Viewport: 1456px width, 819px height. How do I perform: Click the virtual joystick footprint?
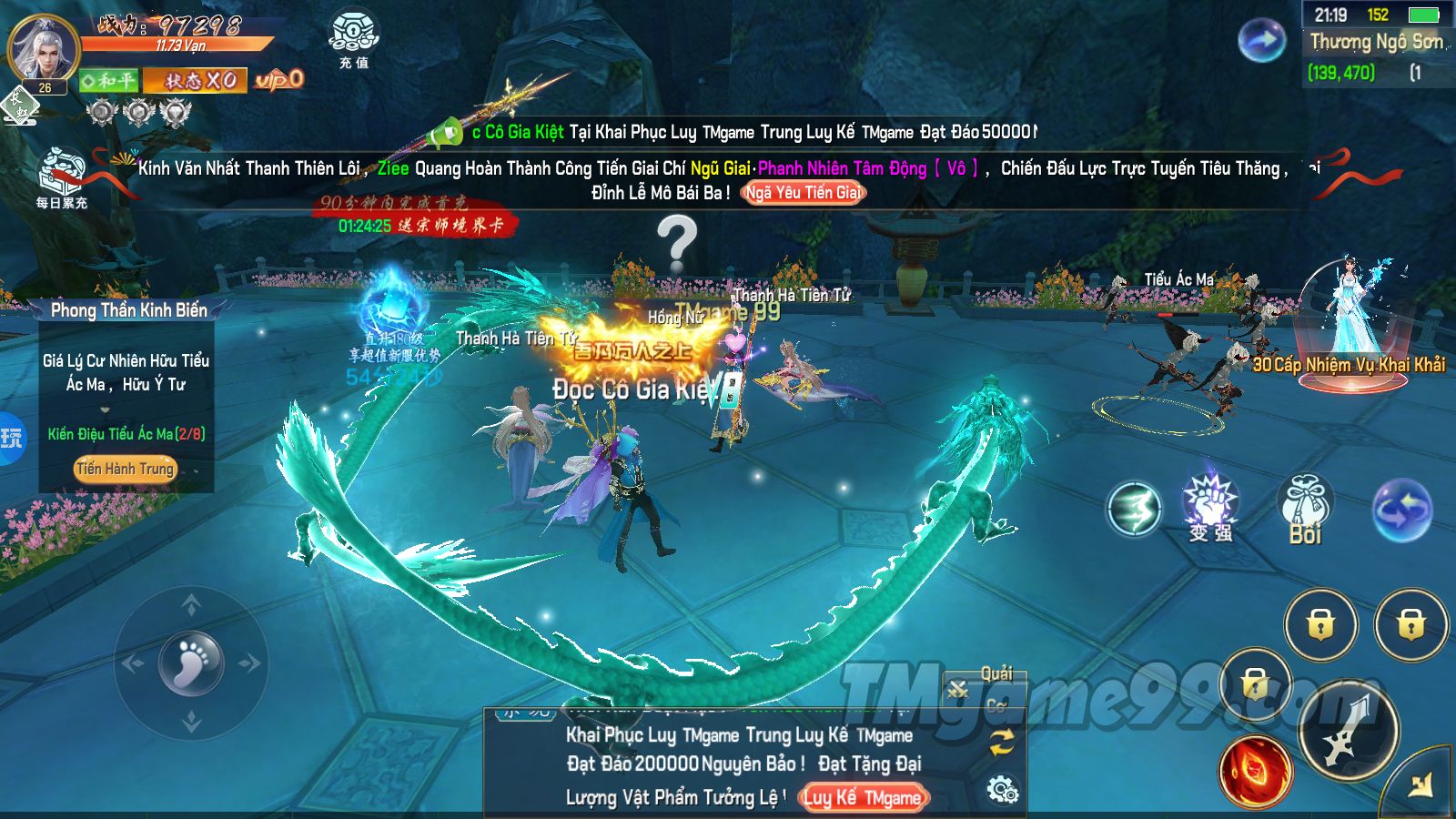[x=191, y=662]
